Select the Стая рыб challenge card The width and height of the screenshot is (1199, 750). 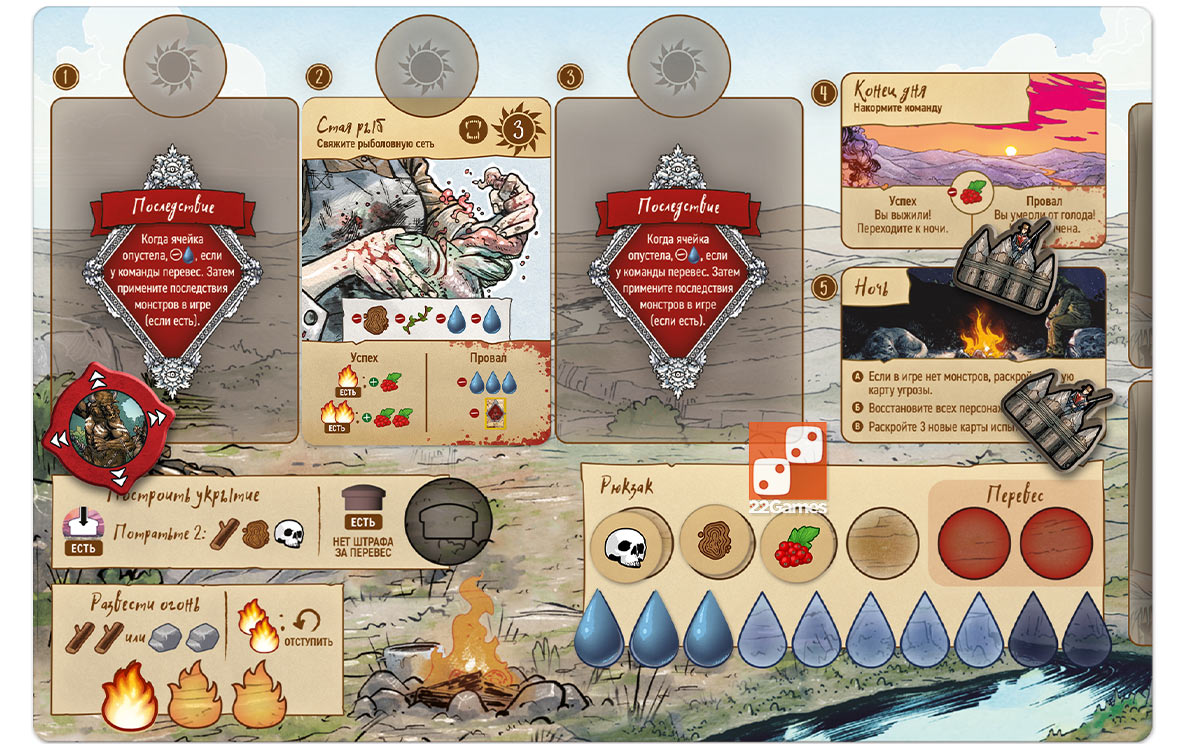click(426, 270)
